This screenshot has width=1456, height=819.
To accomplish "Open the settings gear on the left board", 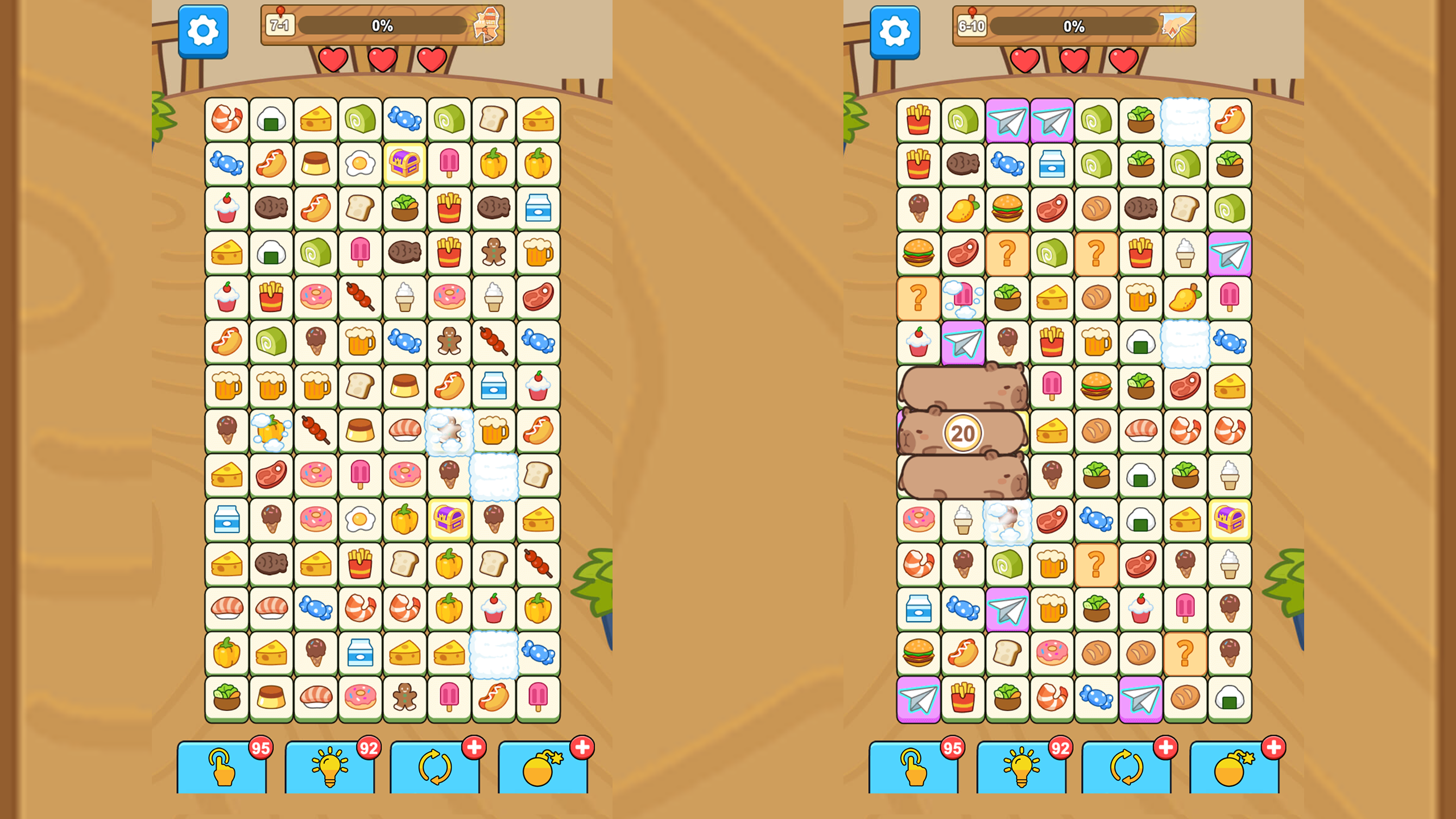I will [x=202, y=31].
